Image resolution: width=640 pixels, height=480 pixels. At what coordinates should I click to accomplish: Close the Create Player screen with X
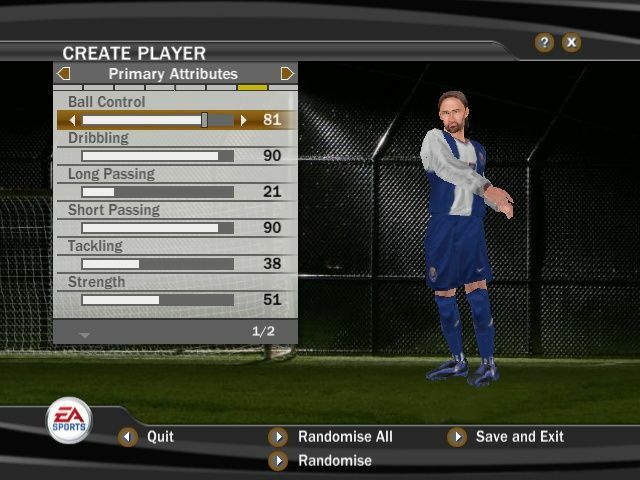tap(571, 42)
